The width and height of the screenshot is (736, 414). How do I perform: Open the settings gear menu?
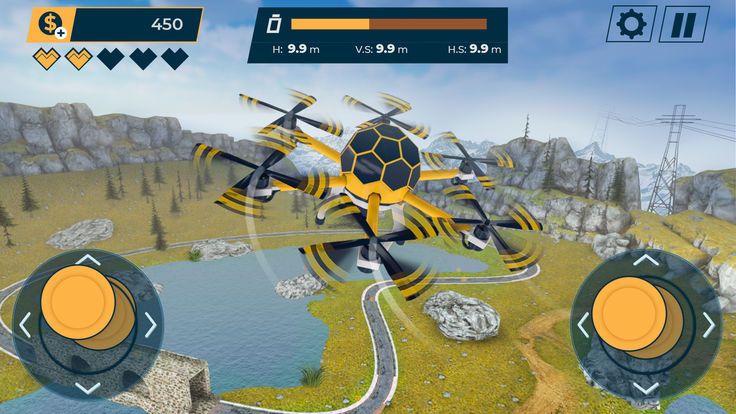(x=631, y=24)
